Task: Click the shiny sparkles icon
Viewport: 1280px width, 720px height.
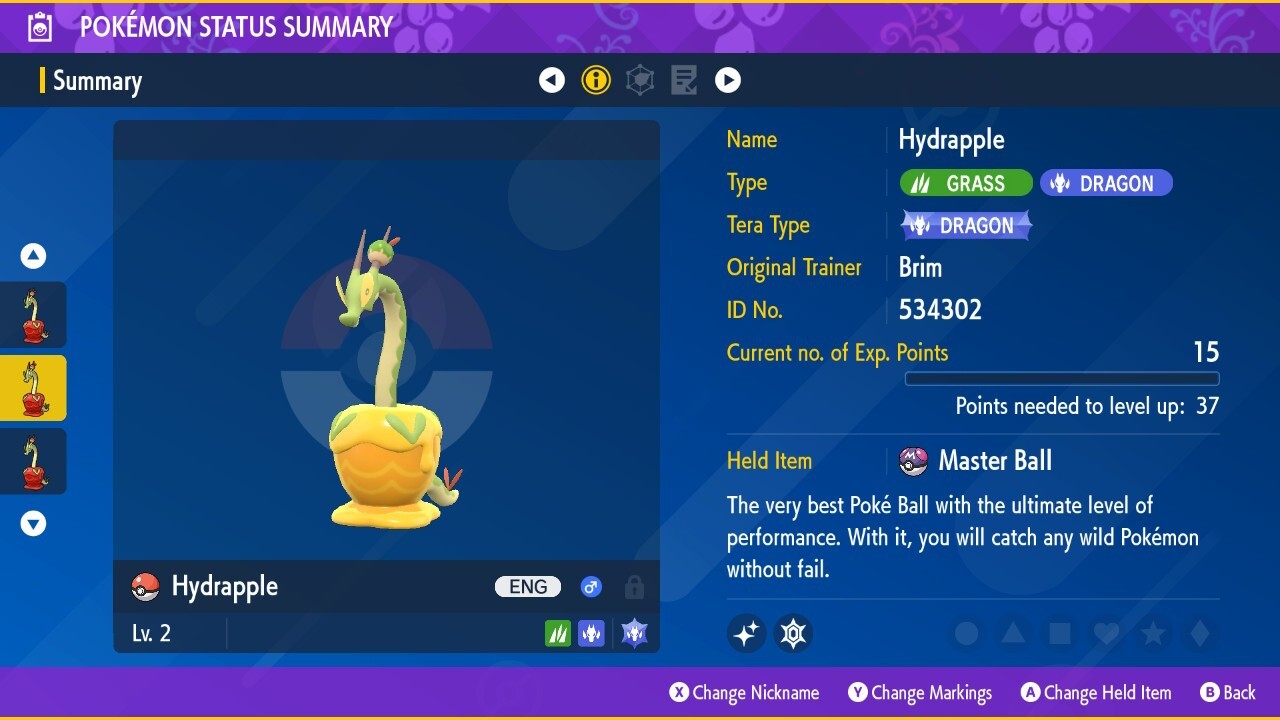Action: pos(746,632)
